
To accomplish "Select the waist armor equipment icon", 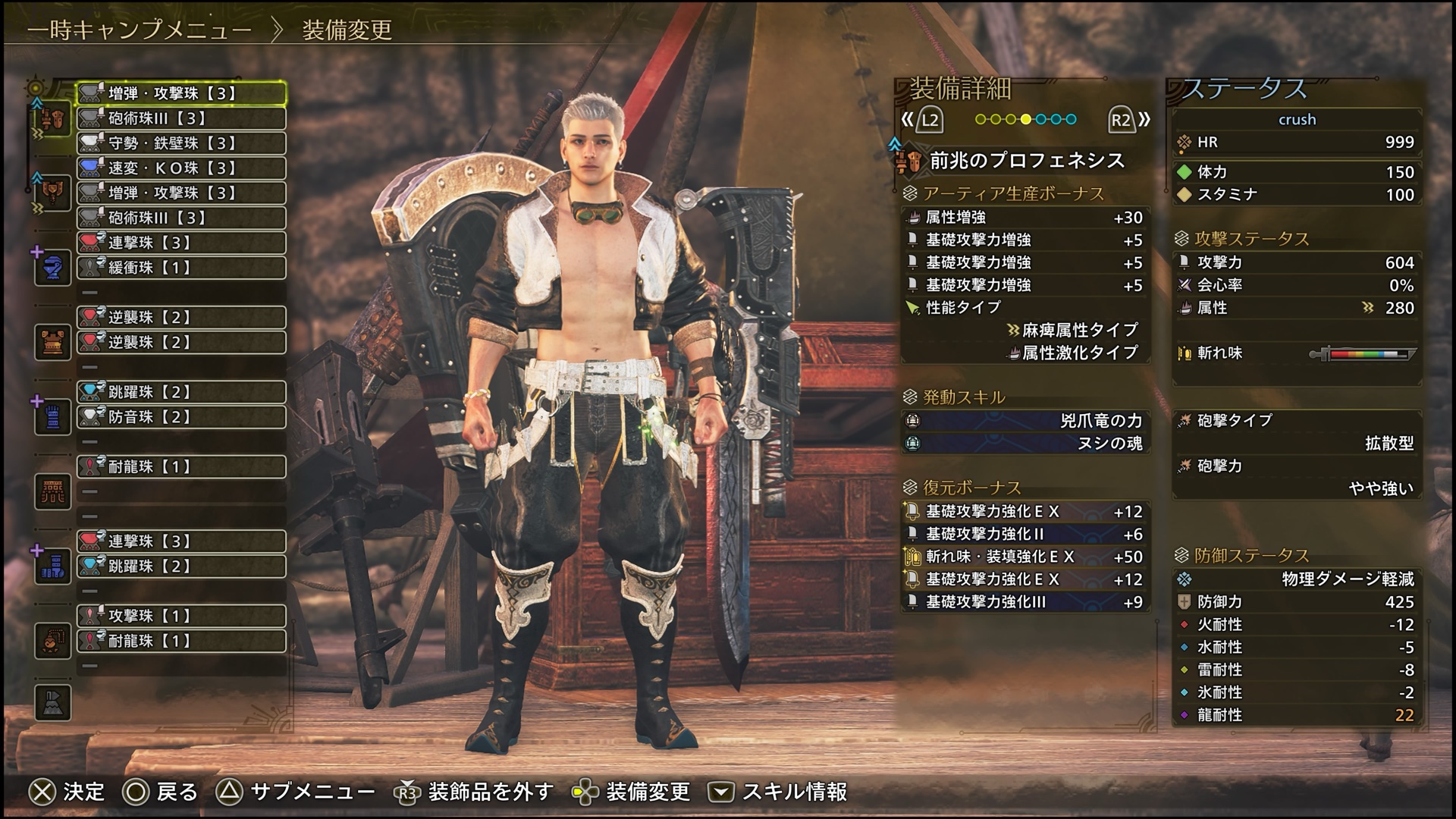I will (x=52, y=491).
